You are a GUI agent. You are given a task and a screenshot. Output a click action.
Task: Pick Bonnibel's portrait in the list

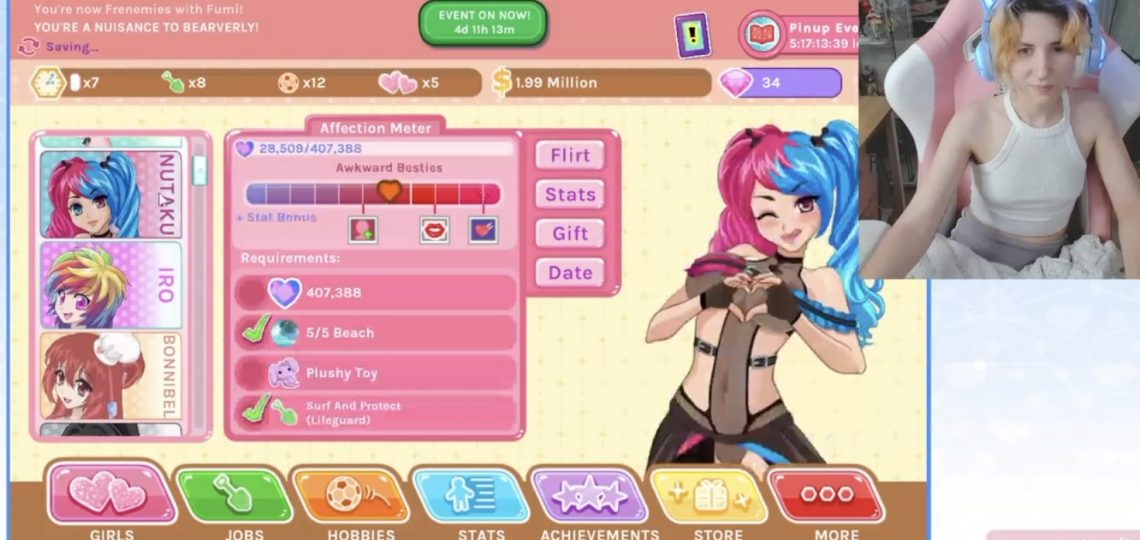(110, 376)
